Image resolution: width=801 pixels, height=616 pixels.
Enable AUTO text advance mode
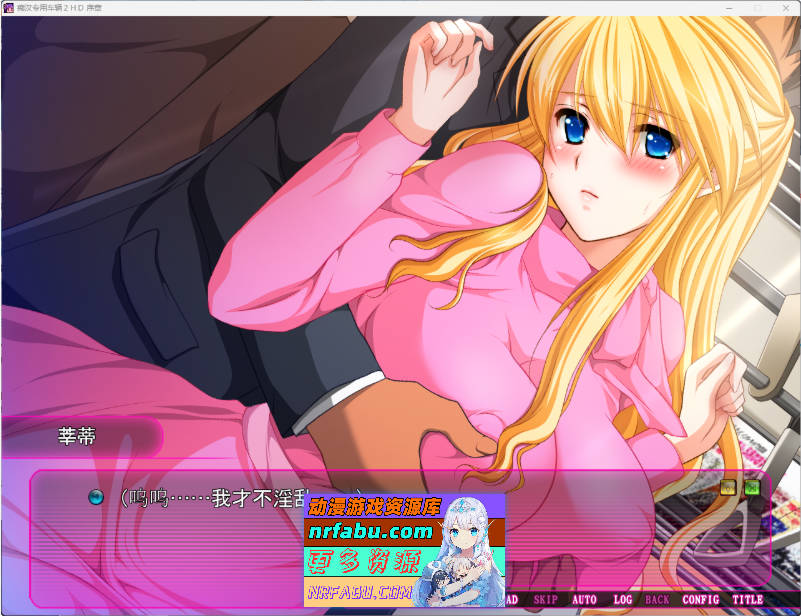point(584,600)
